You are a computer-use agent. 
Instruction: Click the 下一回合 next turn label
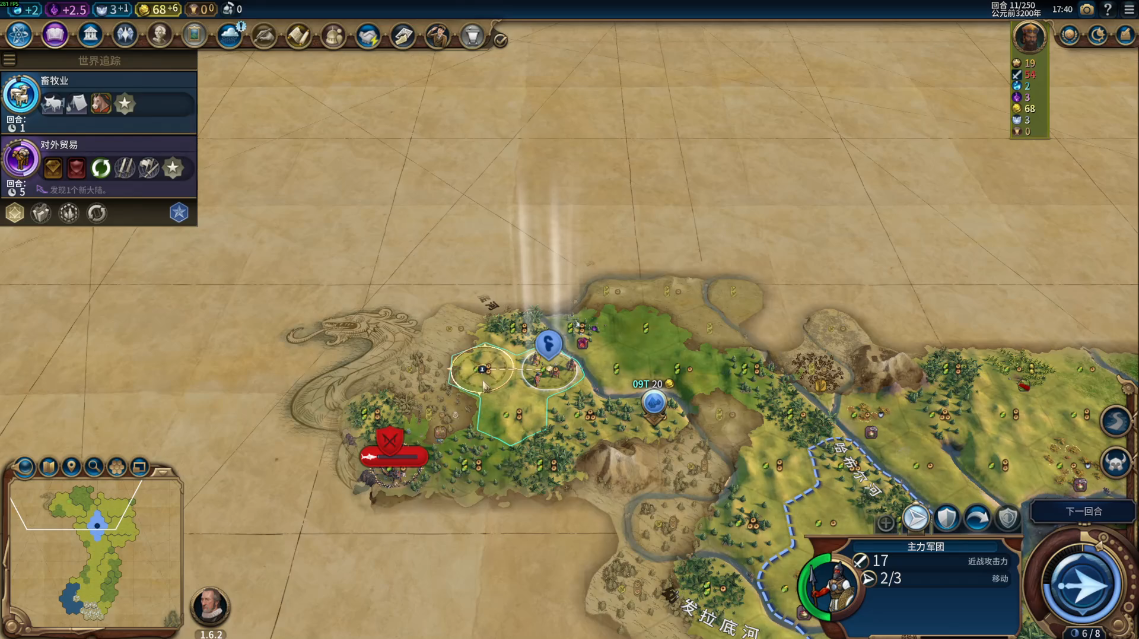(x=1082, y=511)
